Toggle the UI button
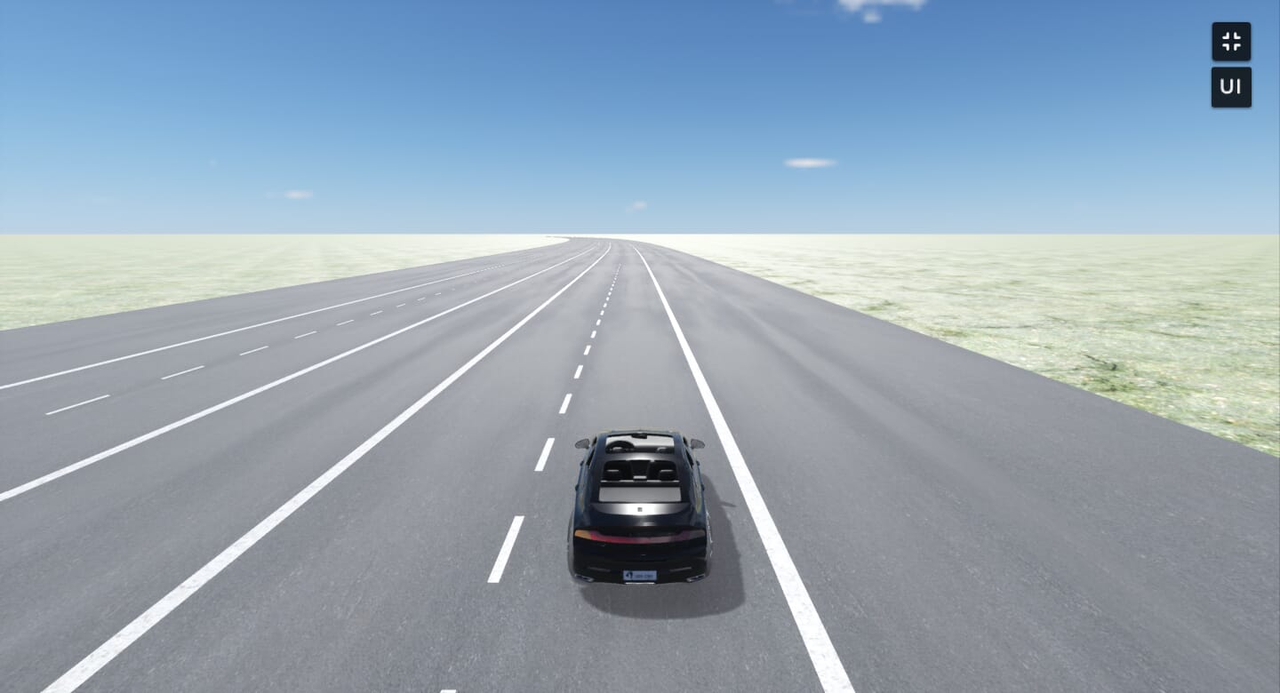The height and width of the screenshot is (693, 1280). pos(1231,87)
